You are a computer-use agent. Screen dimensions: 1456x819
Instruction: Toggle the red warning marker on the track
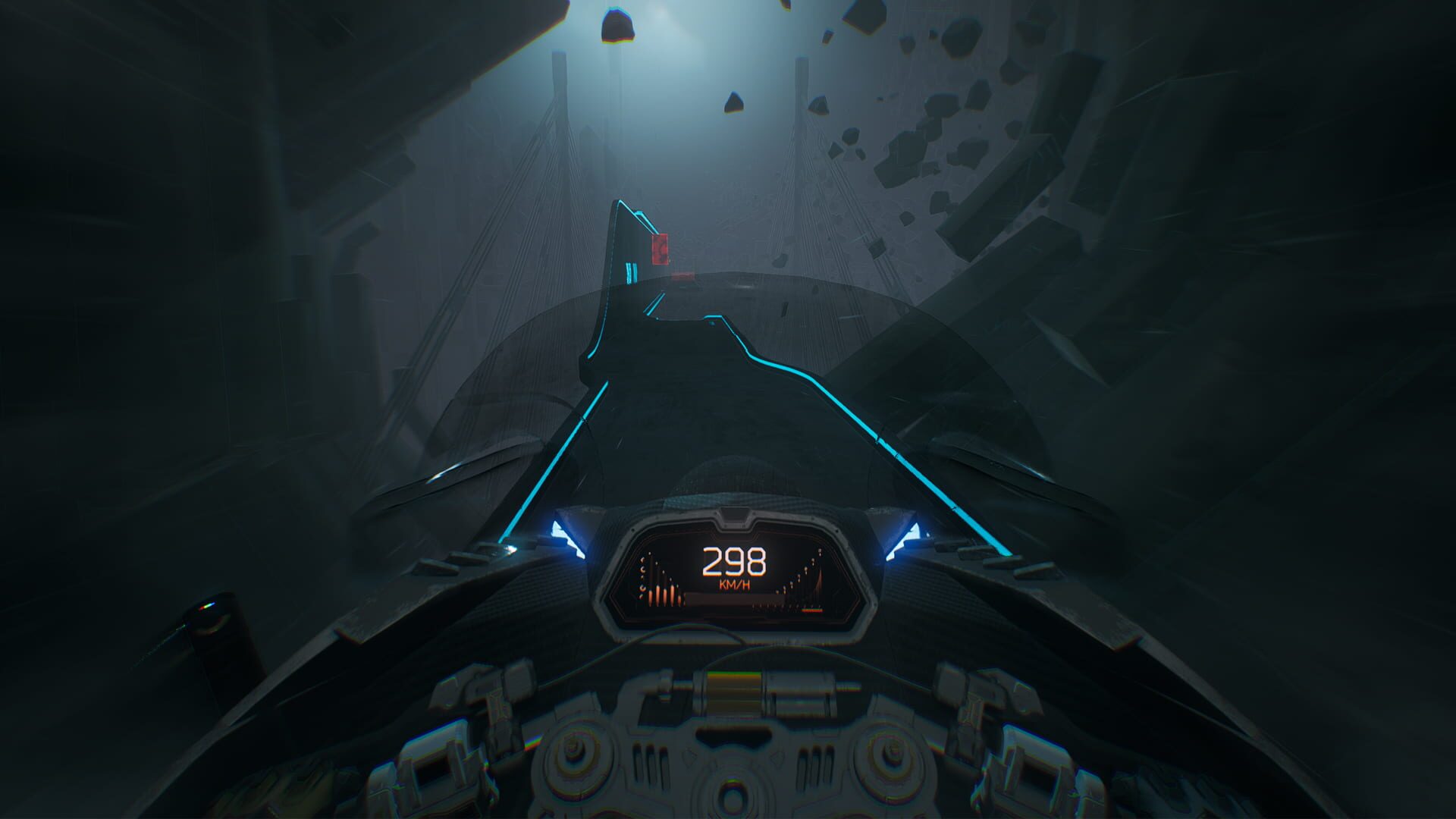660,249
